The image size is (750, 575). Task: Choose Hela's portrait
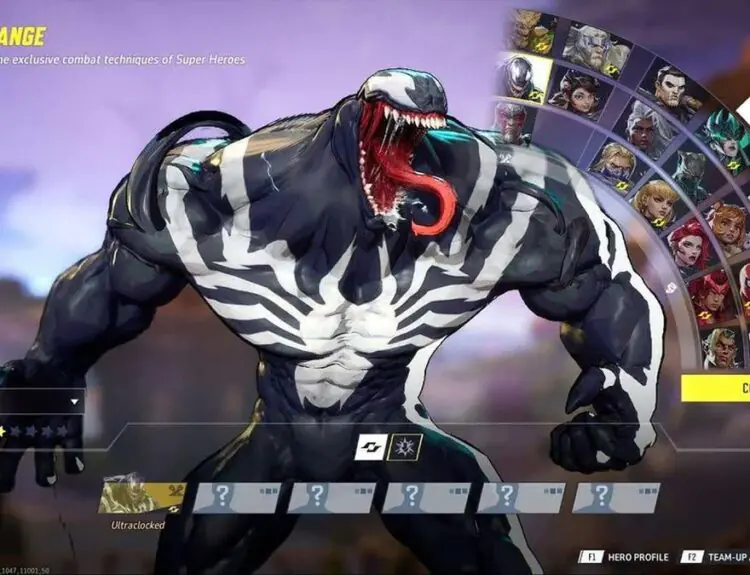723,134
